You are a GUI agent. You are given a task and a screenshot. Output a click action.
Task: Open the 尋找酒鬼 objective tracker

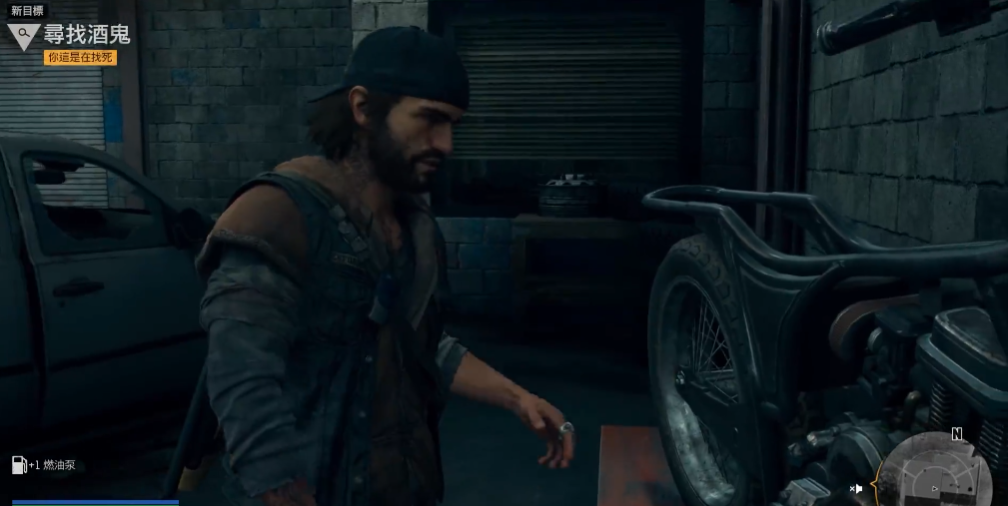[x=87, y=35]
